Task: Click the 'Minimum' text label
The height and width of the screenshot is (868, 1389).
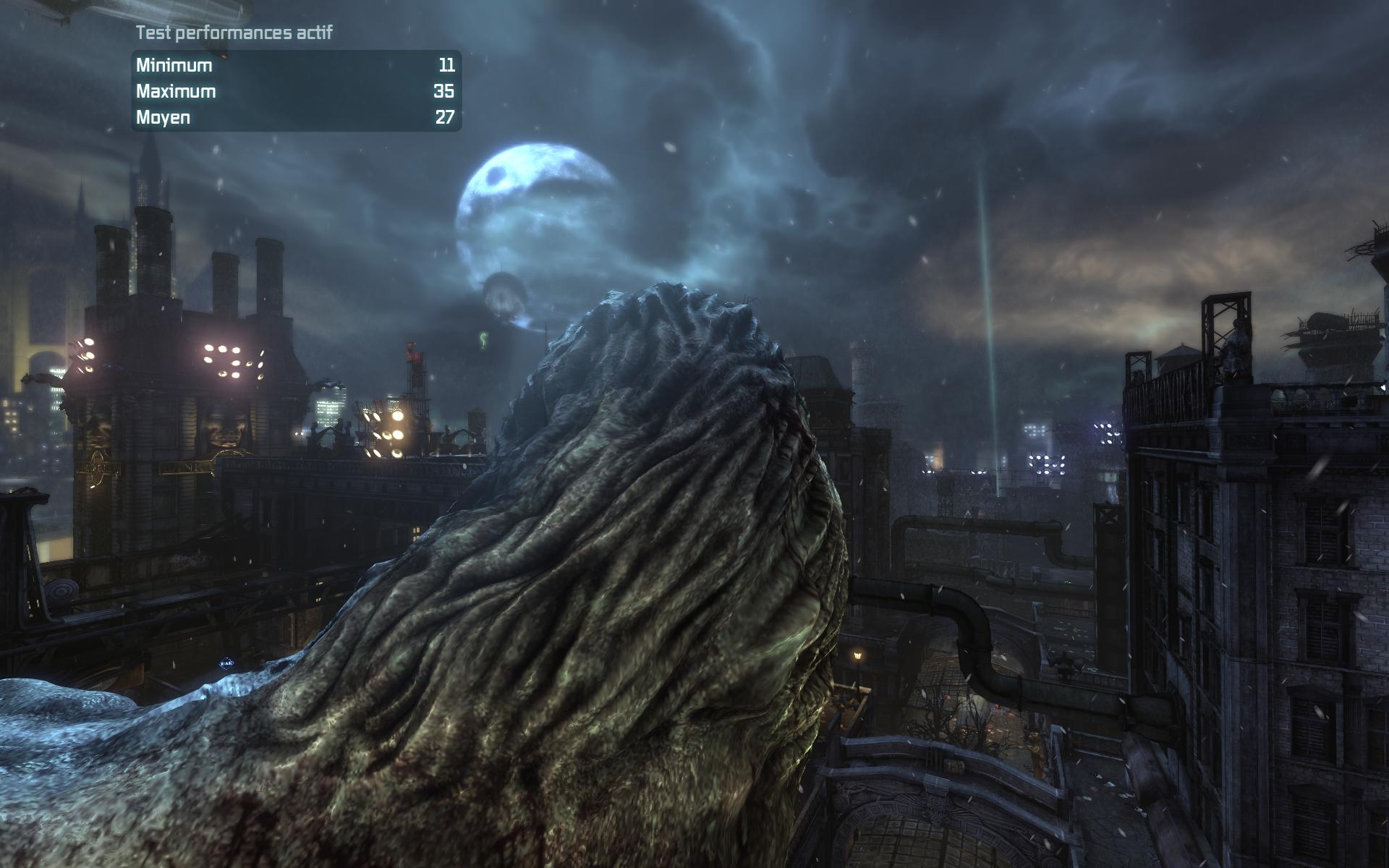Action: [174, 65]
